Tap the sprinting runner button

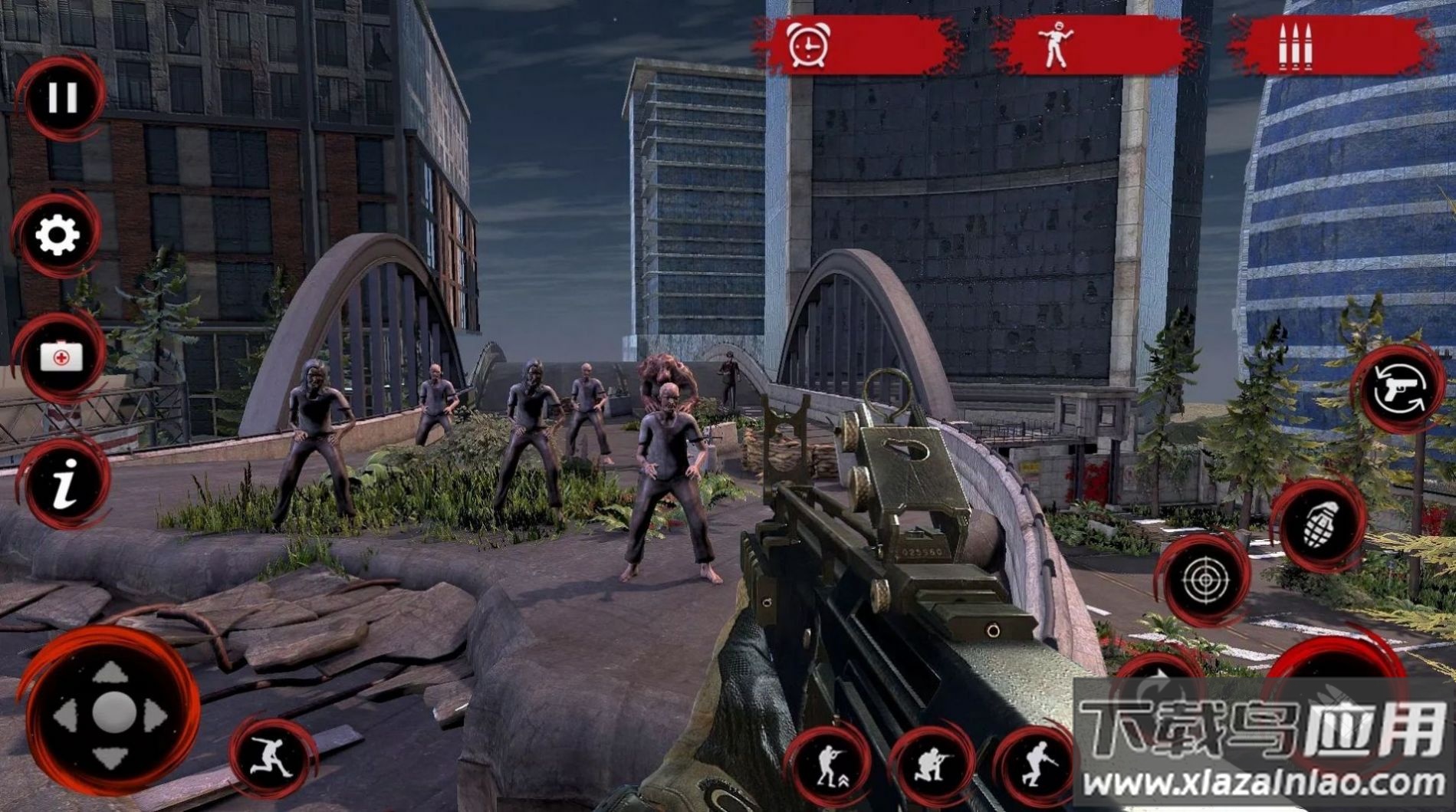(274, 758)
